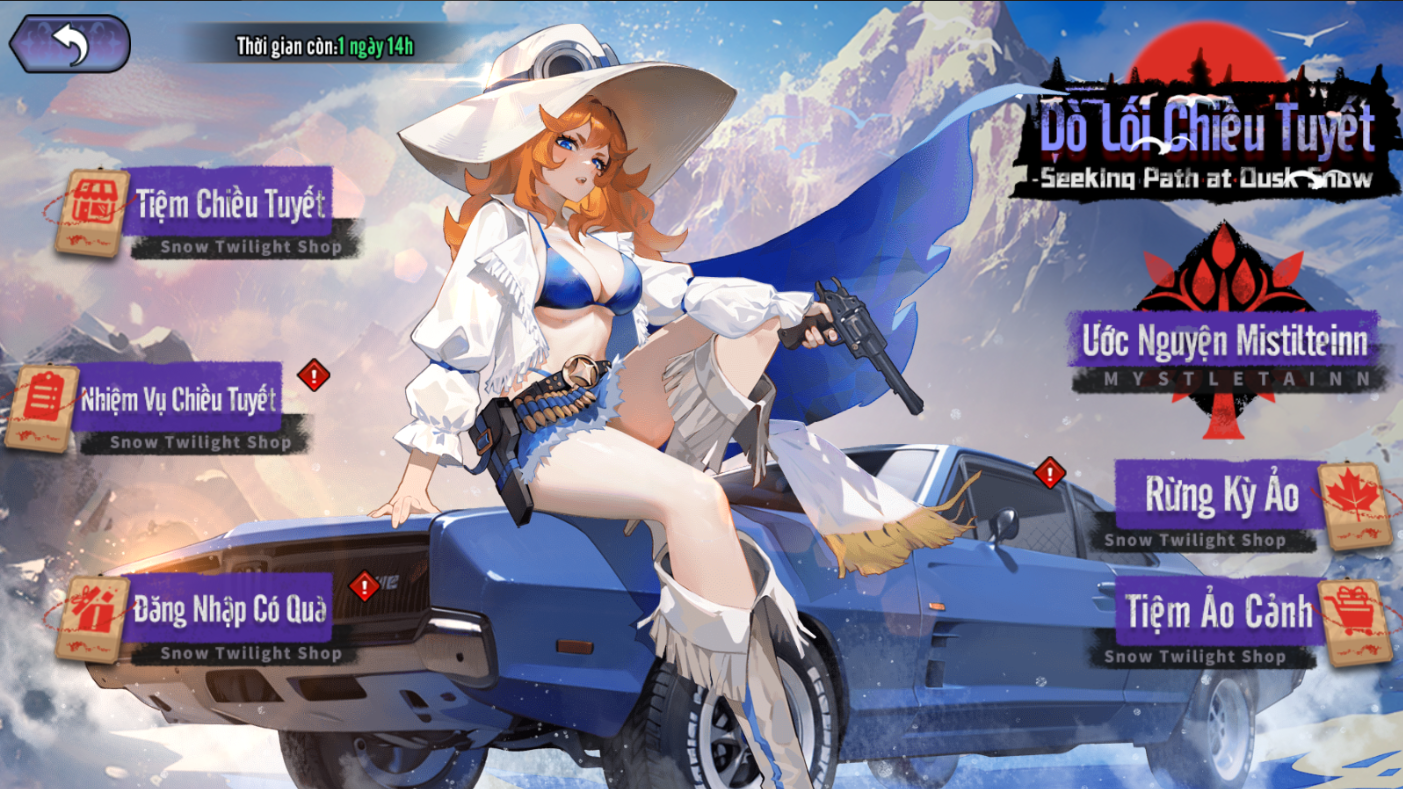Open the Tiệm Chiều Tuyết shop

230,204
